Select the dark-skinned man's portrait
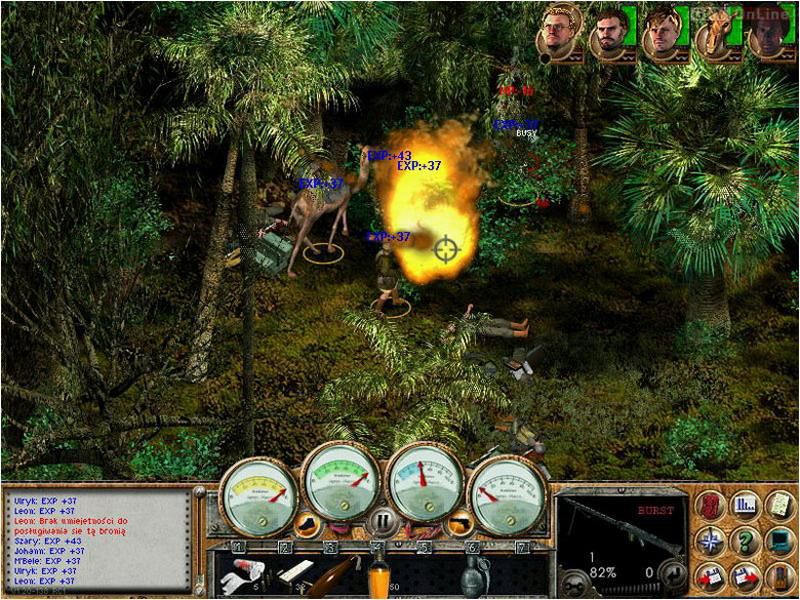 pyautogui.click(x=767, y=35)
